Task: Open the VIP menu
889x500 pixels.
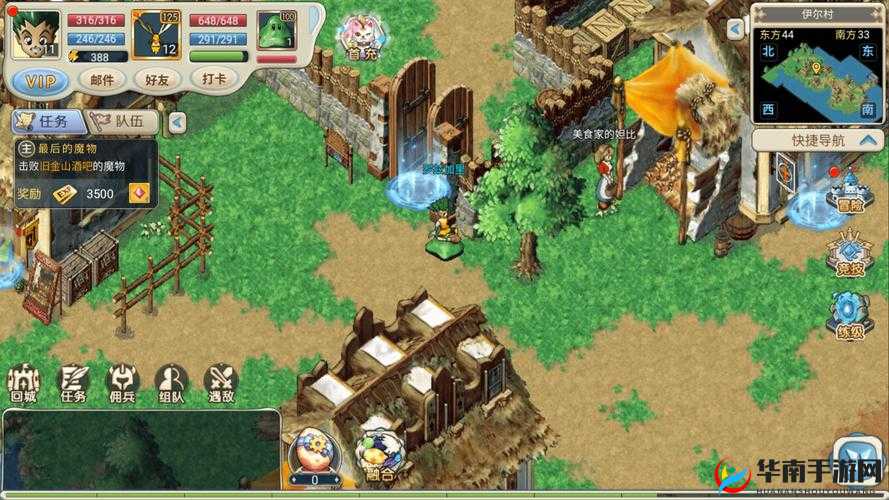Action: point(41,81)
